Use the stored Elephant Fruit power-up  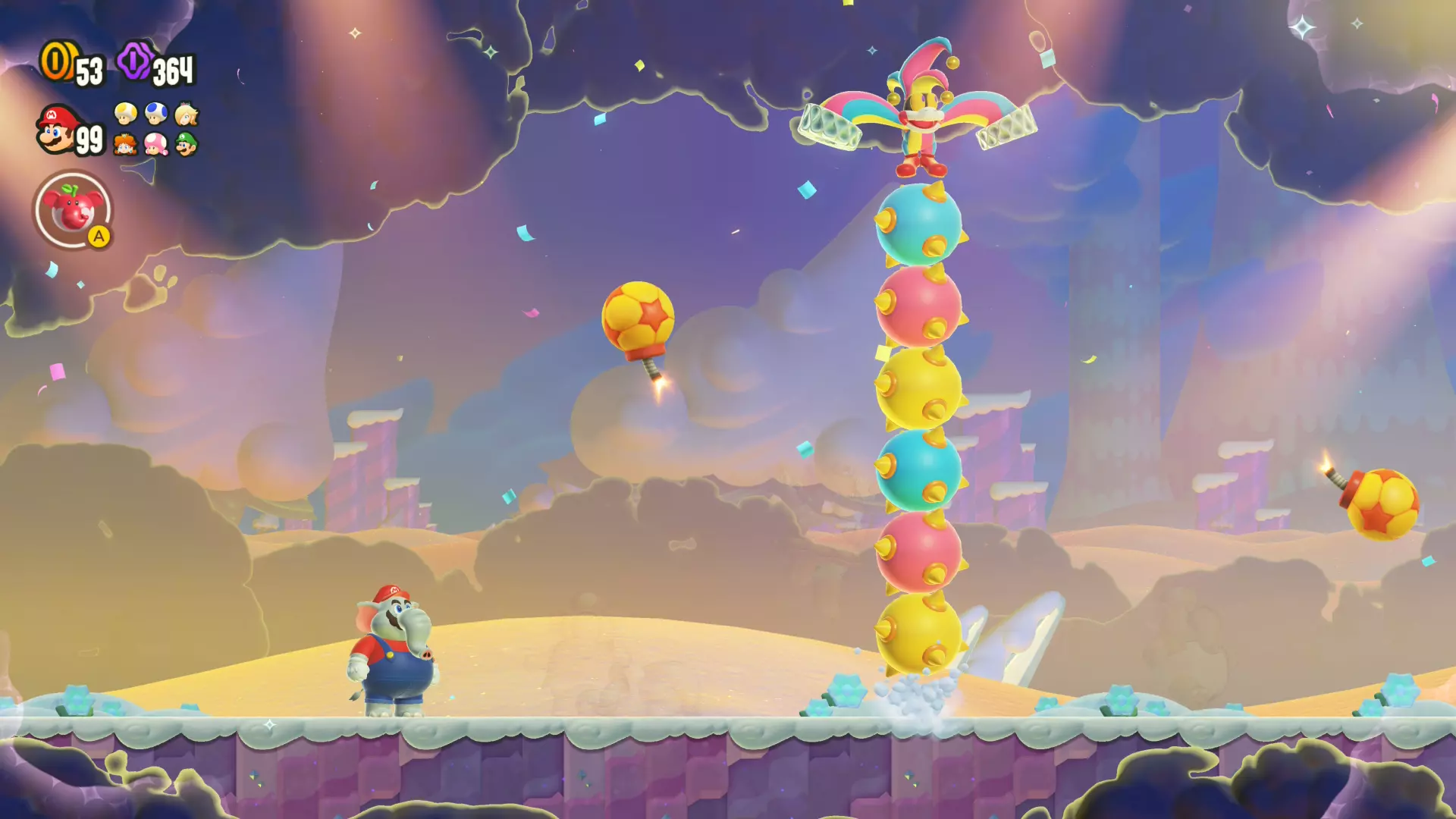(x=73, y=210)
